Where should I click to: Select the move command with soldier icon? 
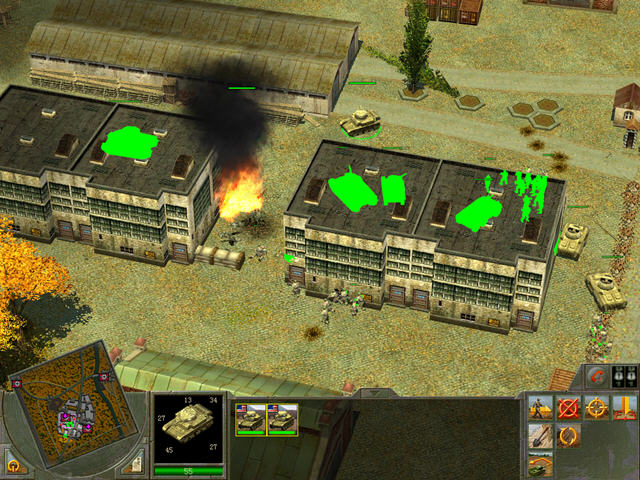click(x=542, y=408)
